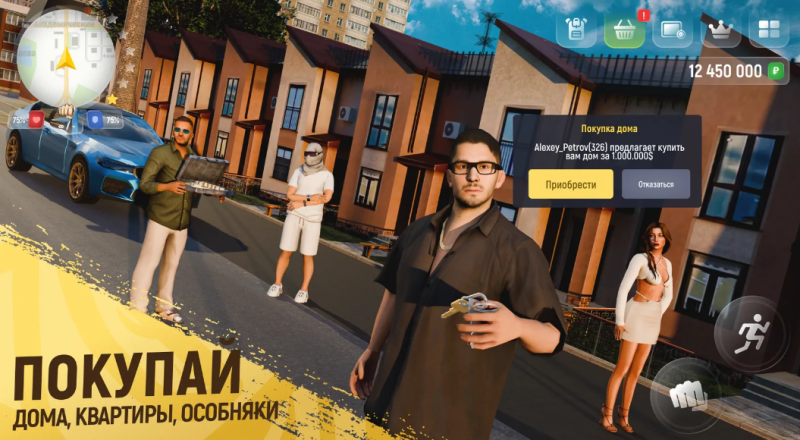Tap the fist punch attack button
Screen dimensions: 800x440
click(684, 393)
